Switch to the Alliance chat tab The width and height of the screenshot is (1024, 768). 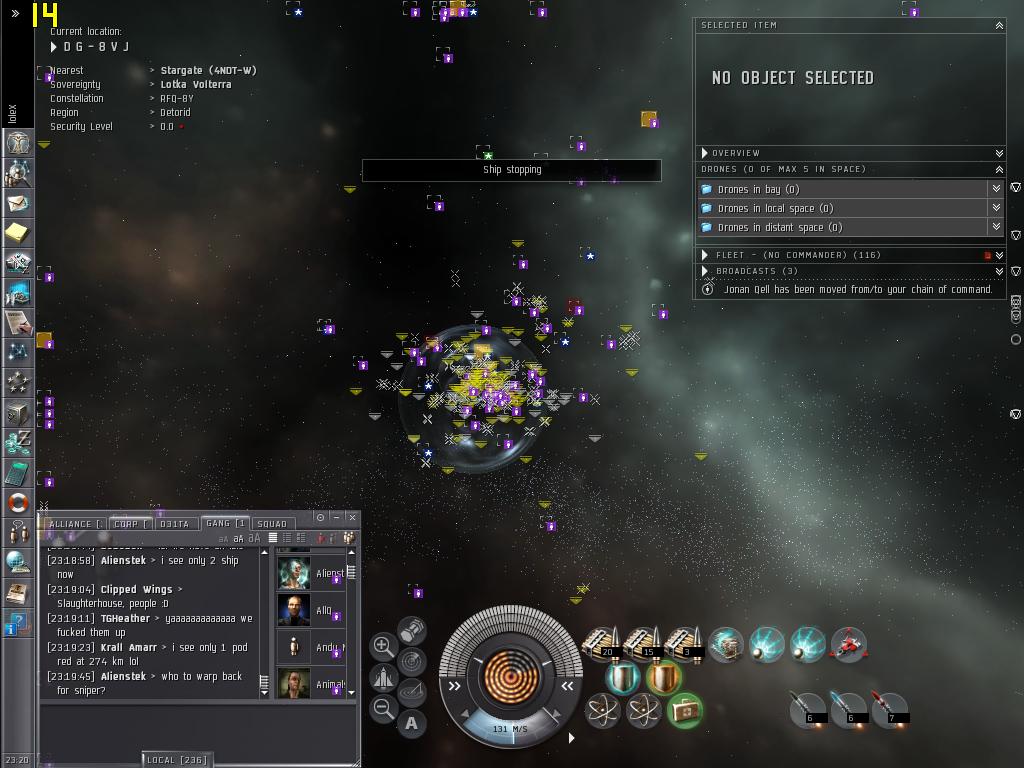click(71, 523)
